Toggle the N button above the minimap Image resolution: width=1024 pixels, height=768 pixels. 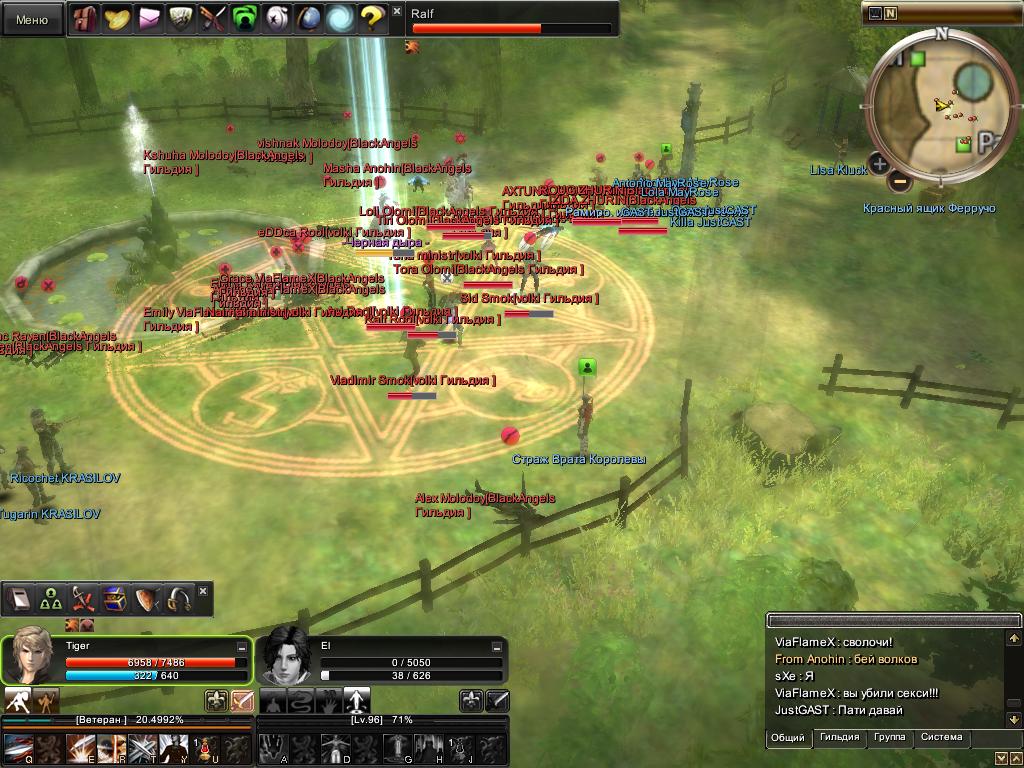tap(890, 13)
